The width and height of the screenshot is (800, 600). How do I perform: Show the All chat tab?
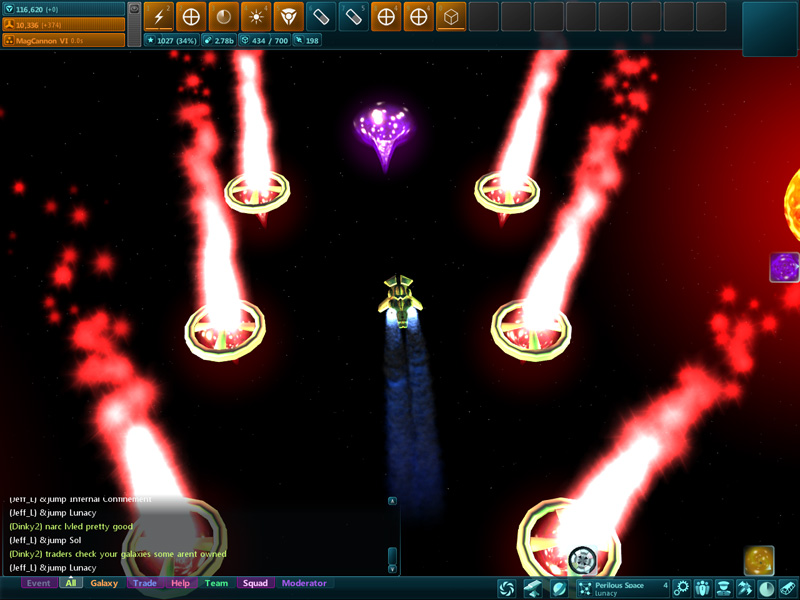(70, 583)
